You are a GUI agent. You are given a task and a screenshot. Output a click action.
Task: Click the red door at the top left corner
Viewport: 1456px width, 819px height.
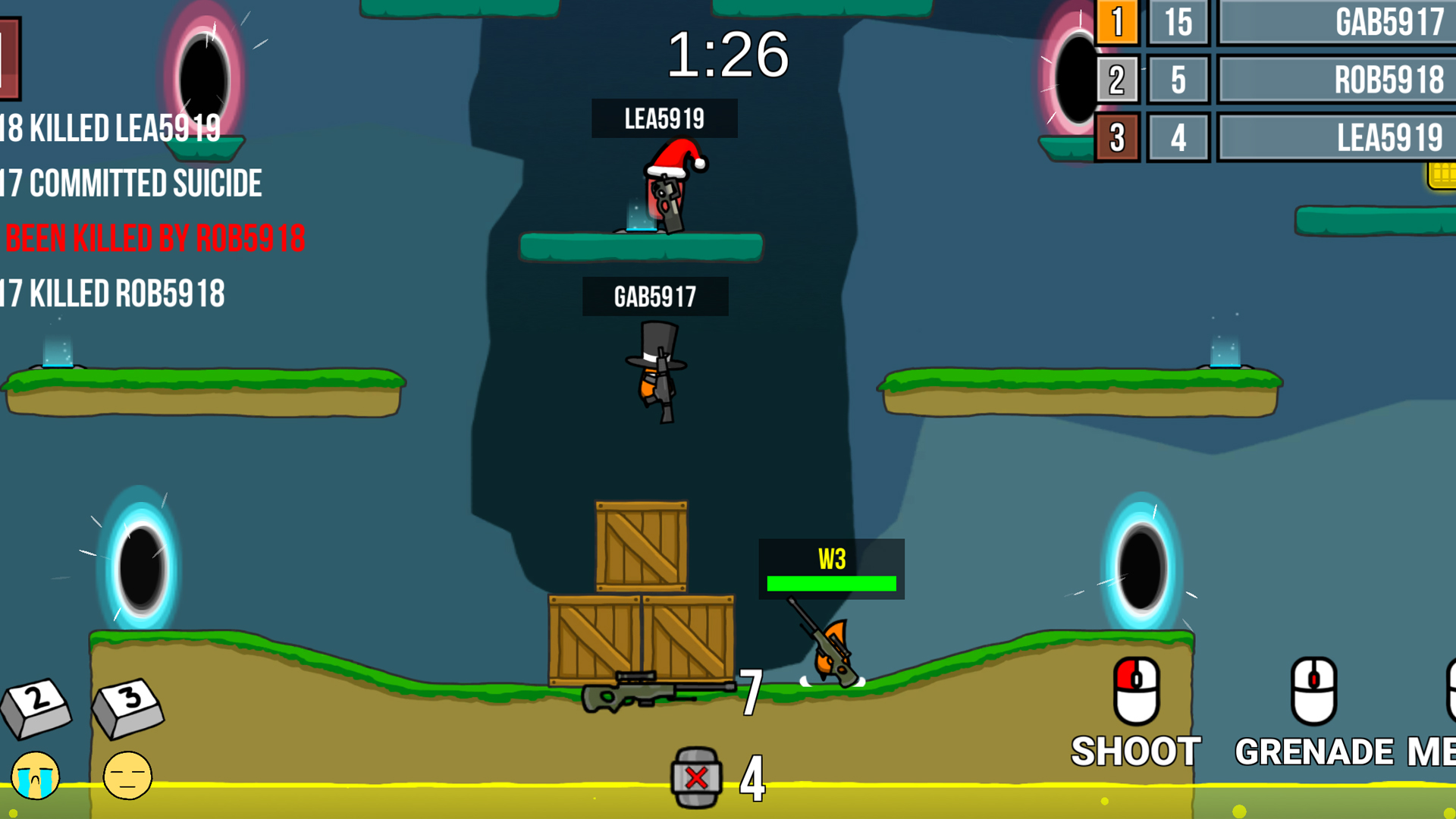click(x=9, y=57)
